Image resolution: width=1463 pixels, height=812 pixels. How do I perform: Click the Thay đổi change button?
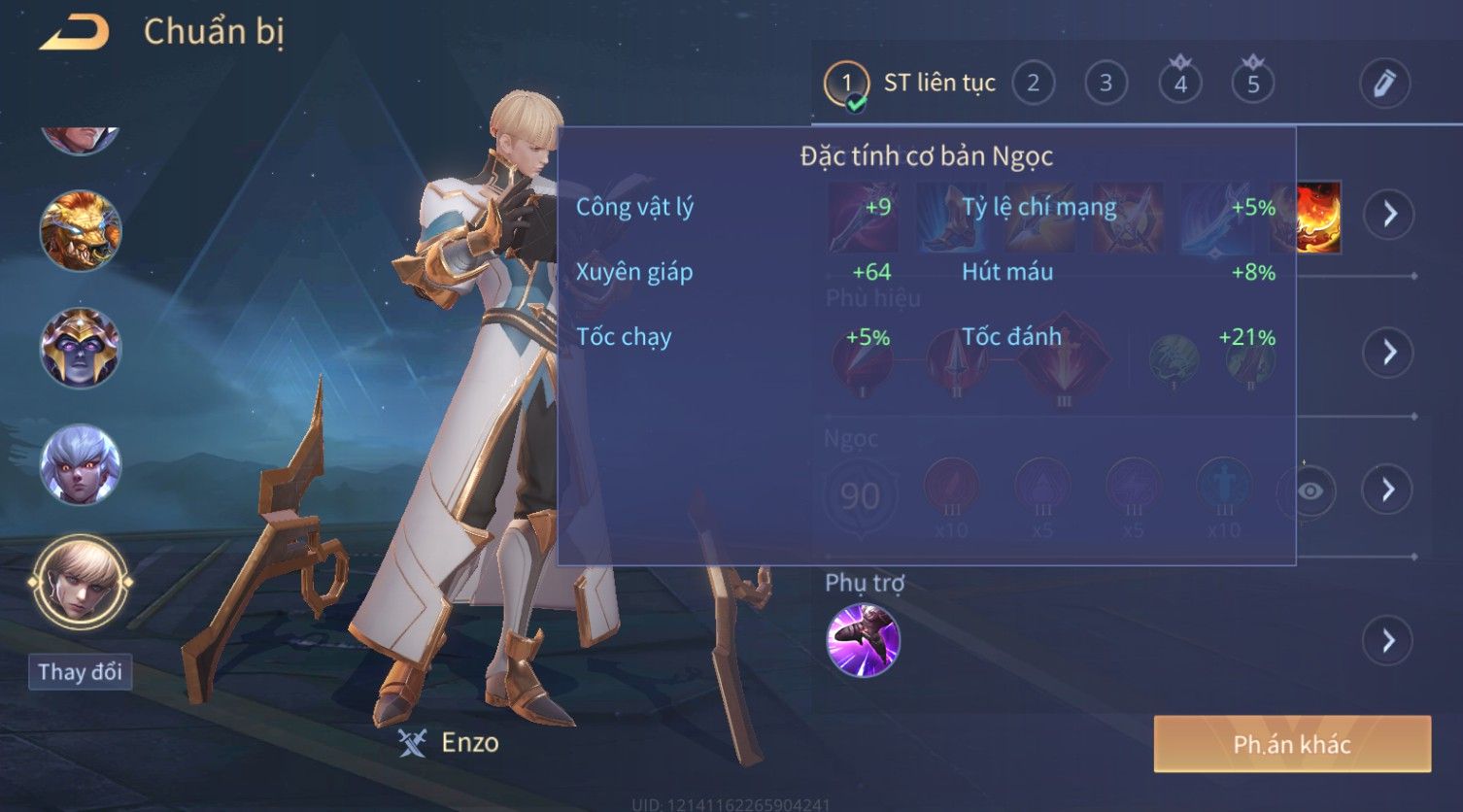tap(80, 672)
